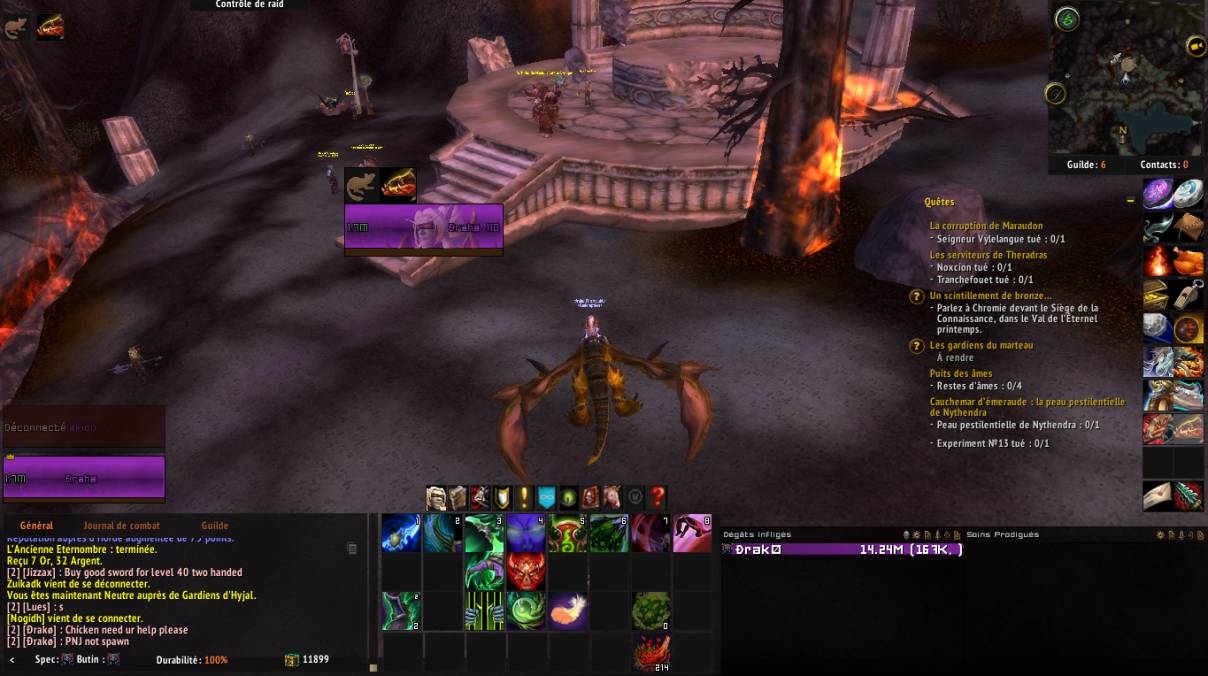Use the whistle item in the side bar
The height and width of the screenshot is (676, 1208).
1188,295
